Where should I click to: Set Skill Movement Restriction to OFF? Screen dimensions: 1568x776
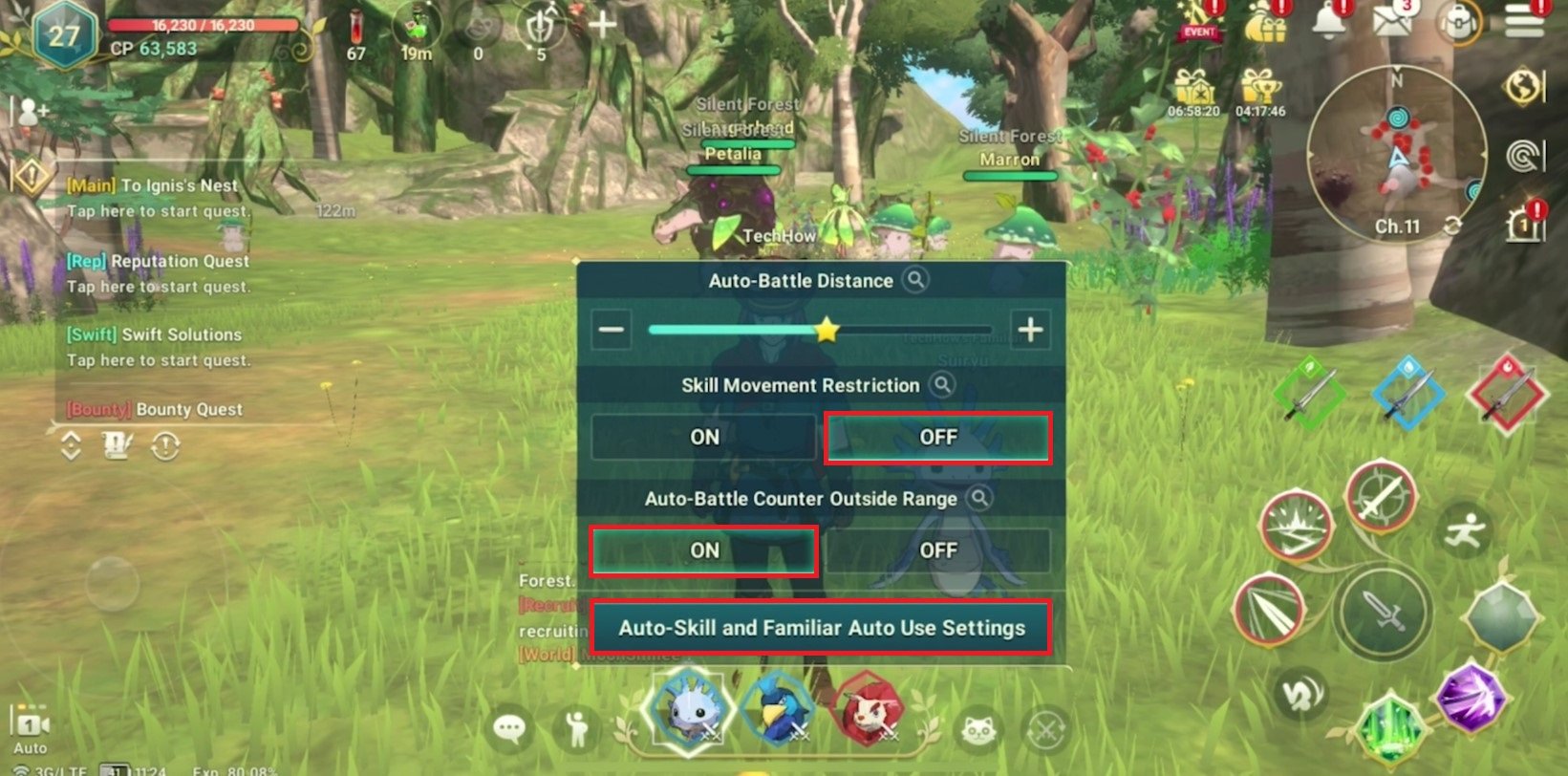[x=937, y=438]
